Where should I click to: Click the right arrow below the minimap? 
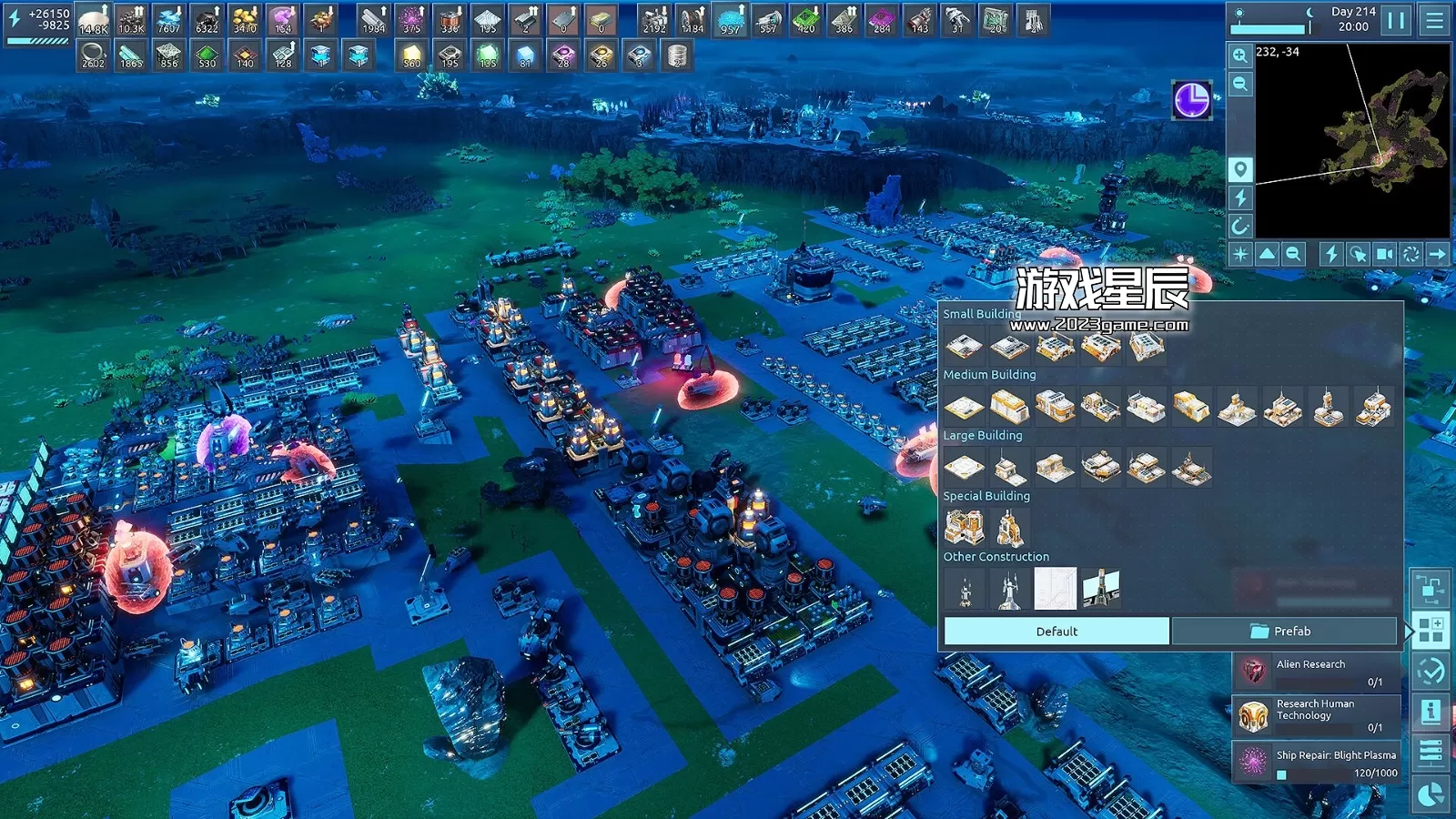1438,253
